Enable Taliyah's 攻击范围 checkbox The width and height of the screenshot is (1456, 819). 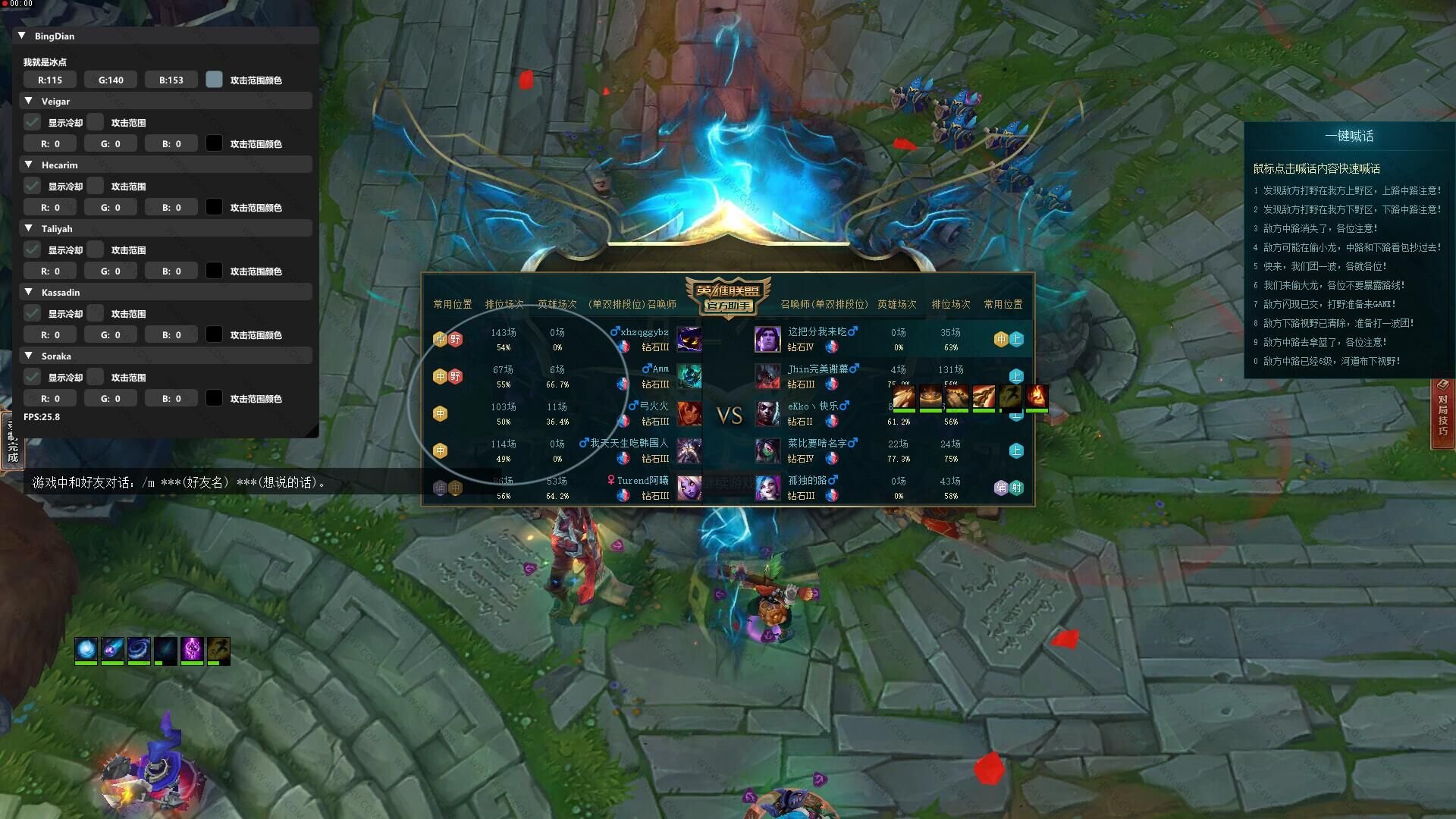96,249
